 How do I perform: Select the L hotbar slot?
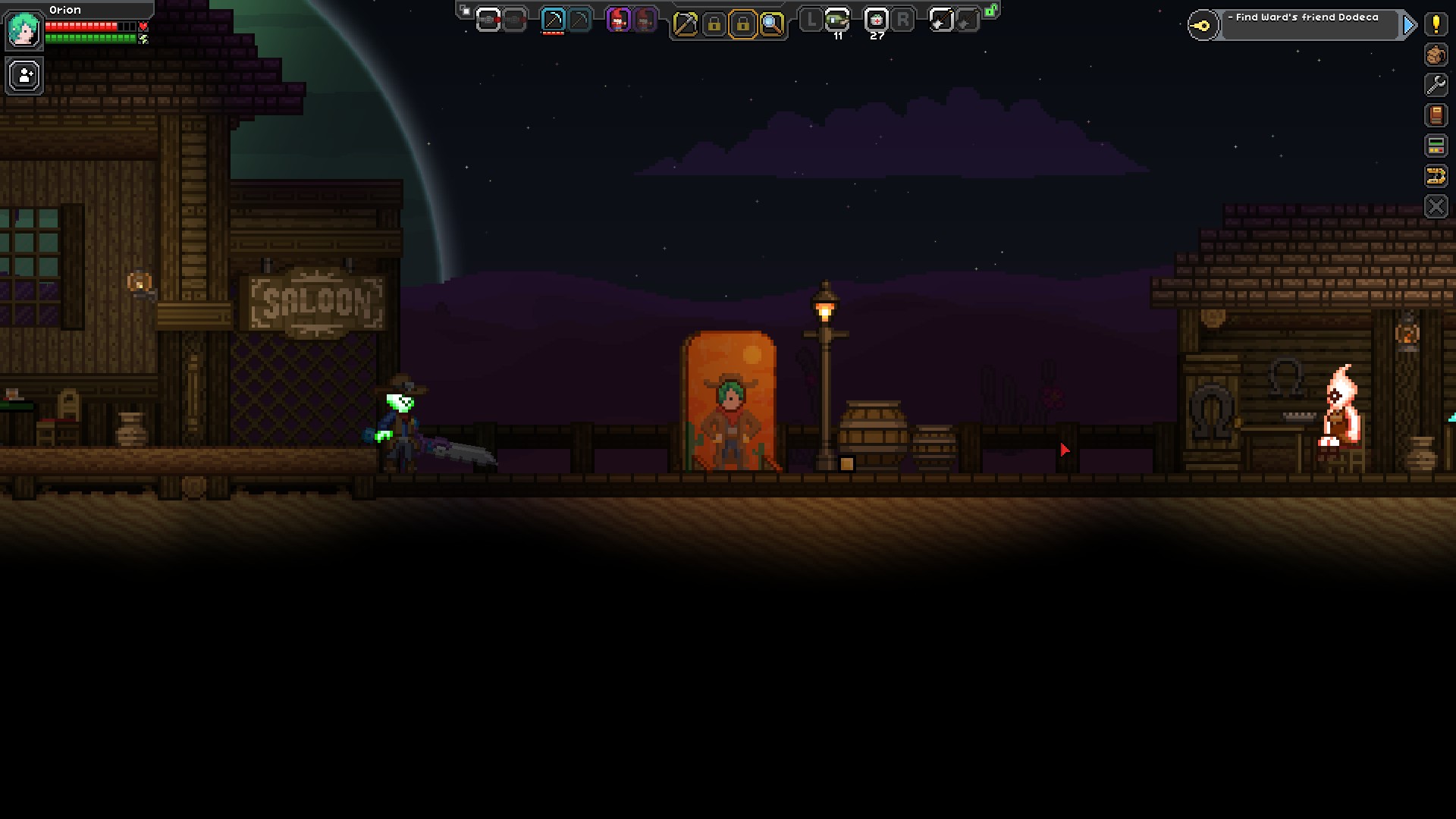tap(811, 20)
